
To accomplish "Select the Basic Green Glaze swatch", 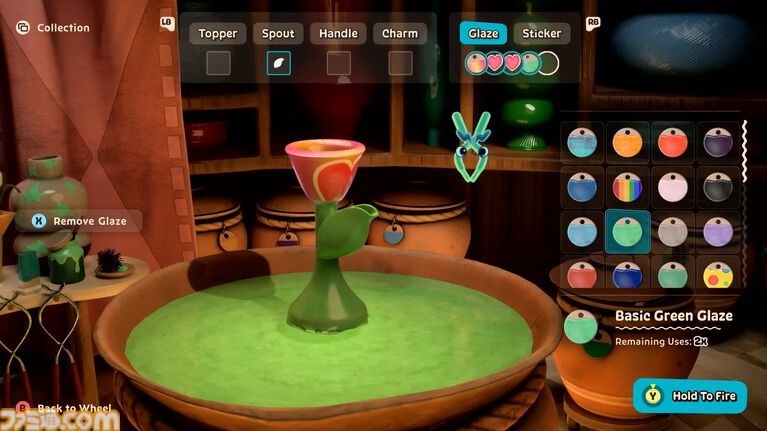I will (x=627, y=232).
